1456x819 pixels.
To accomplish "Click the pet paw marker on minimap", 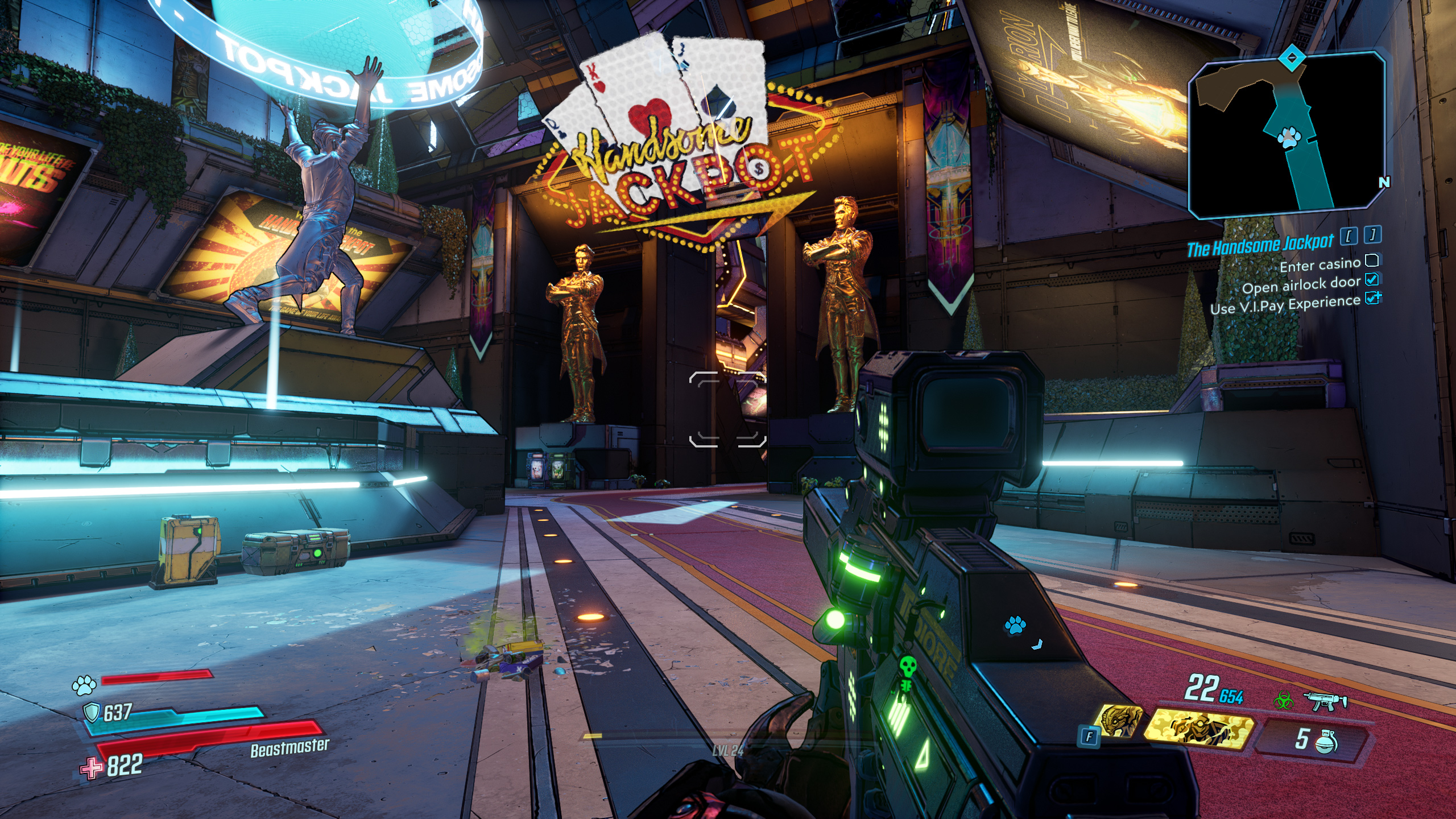I will point(1288,137).
